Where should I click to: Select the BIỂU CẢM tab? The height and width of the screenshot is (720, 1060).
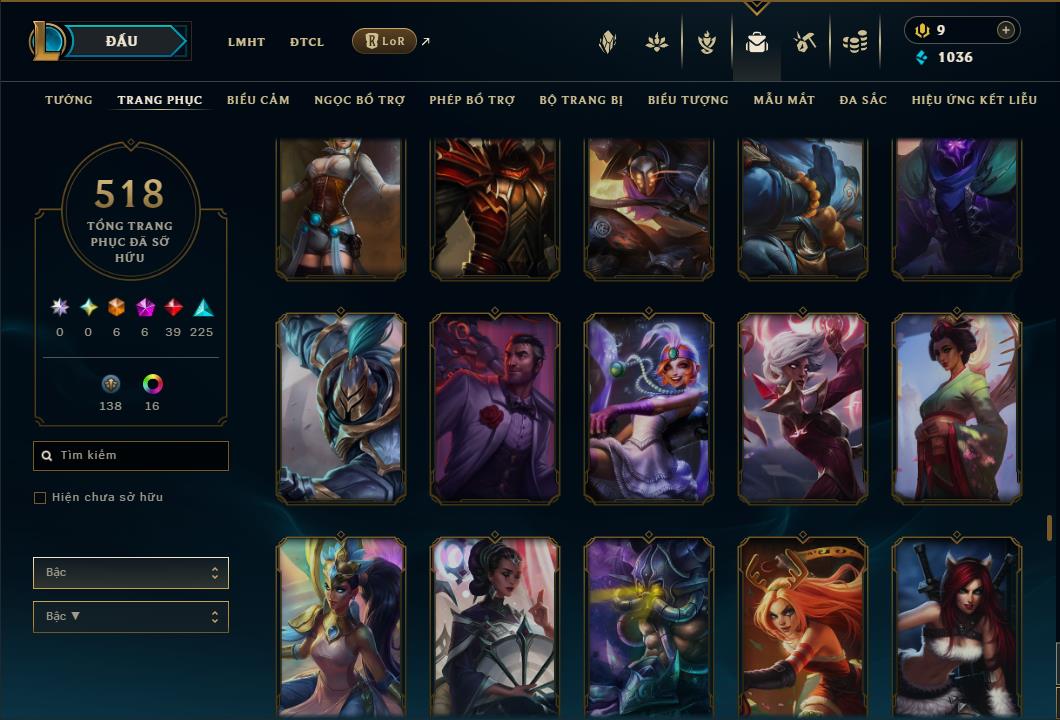click(258, 100)
